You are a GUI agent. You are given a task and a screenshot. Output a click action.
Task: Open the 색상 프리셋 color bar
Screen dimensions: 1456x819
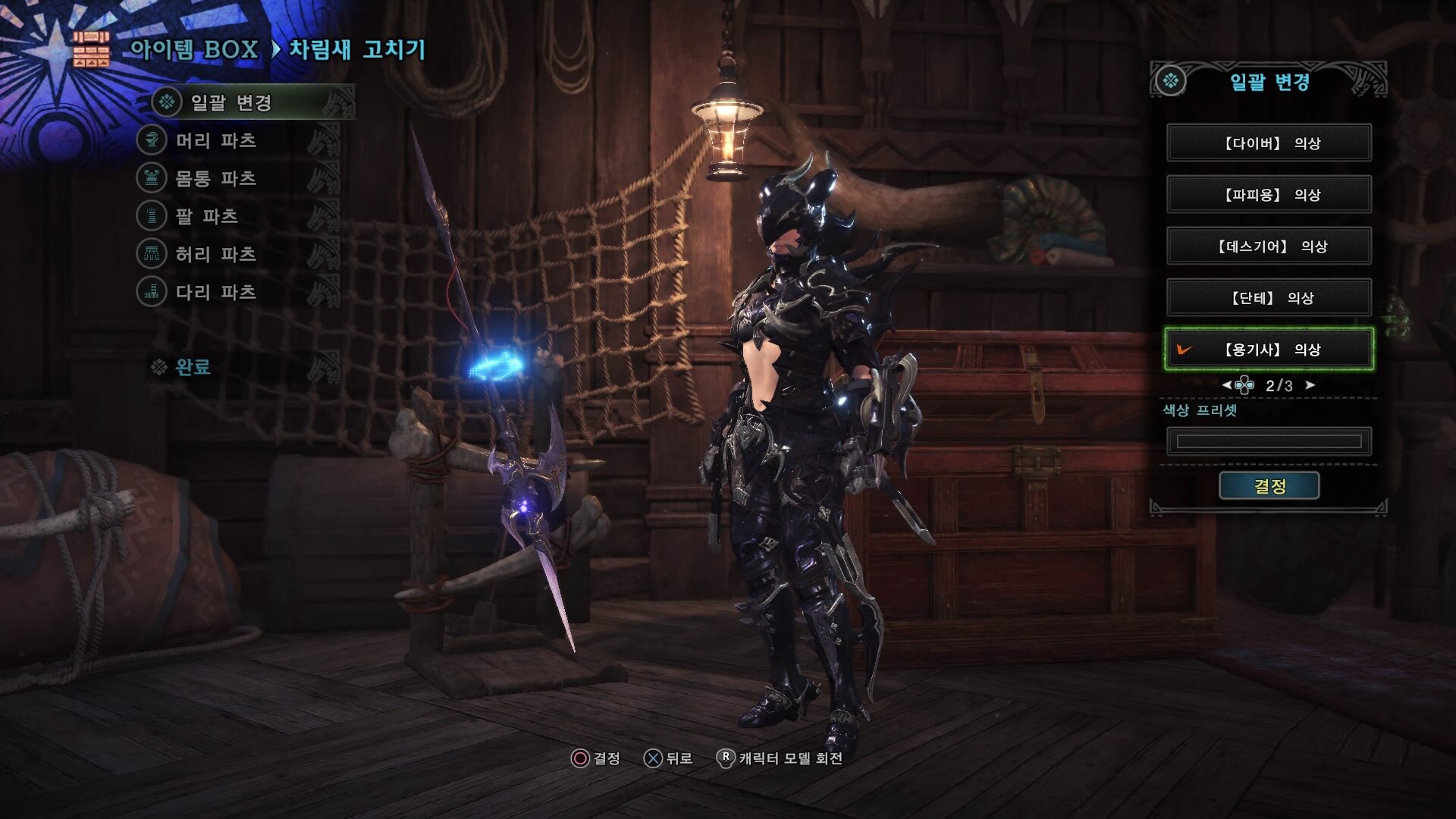pyautogui.click(x=1269, y=441)
